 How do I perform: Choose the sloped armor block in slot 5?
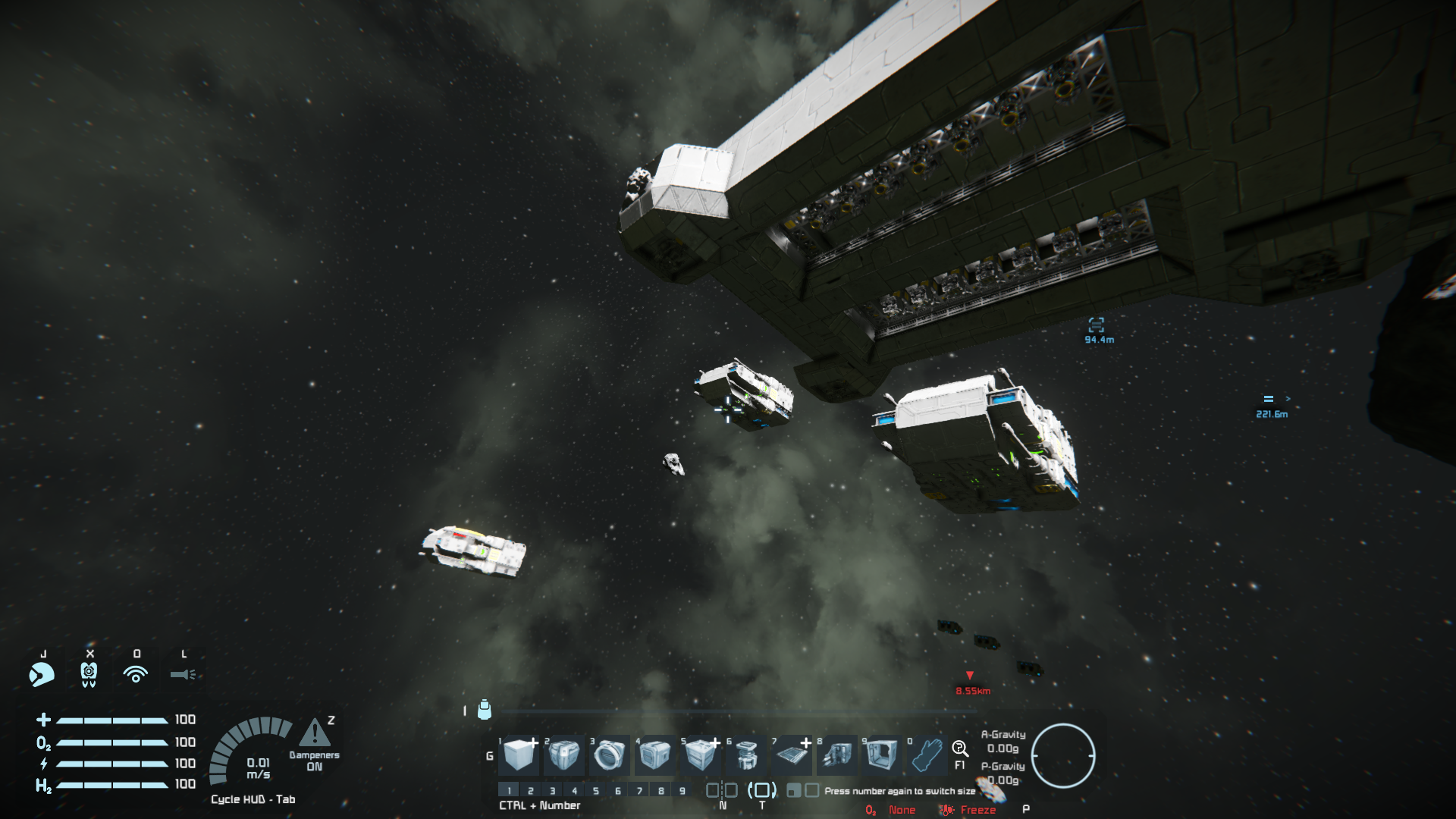click(x=700, y=755)
